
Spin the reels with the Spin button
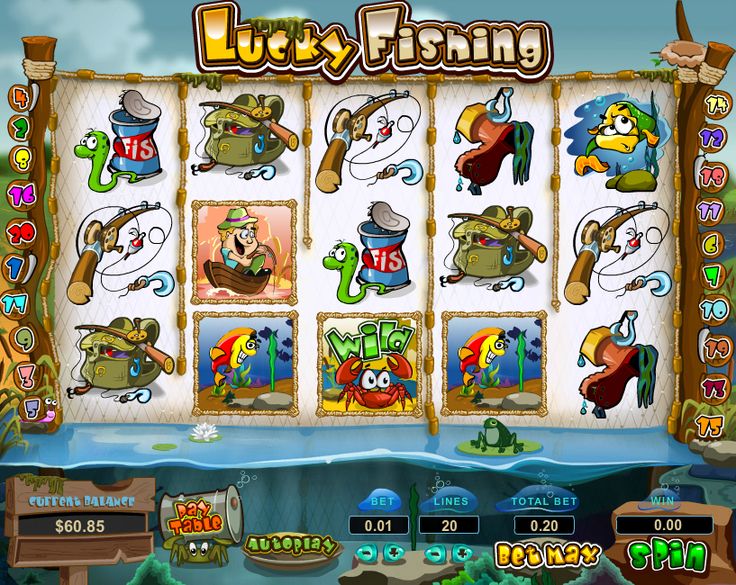click(667, 555)
